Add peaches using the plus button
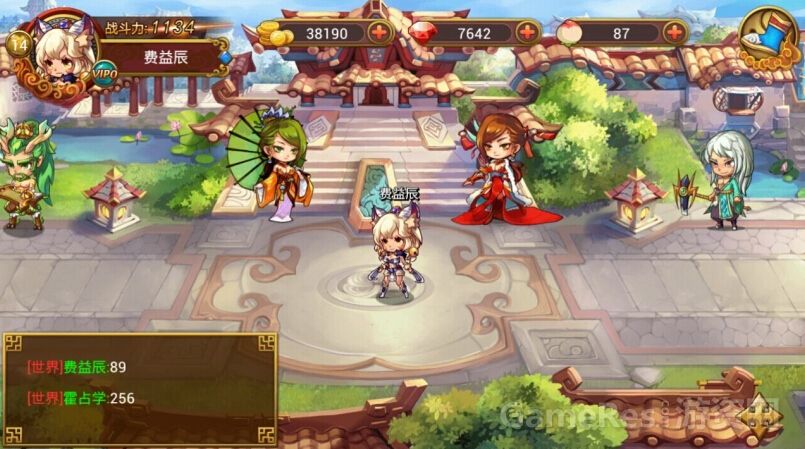Image resolution: width=805 pixels, height=449 pixels. [x=675, y=32]
